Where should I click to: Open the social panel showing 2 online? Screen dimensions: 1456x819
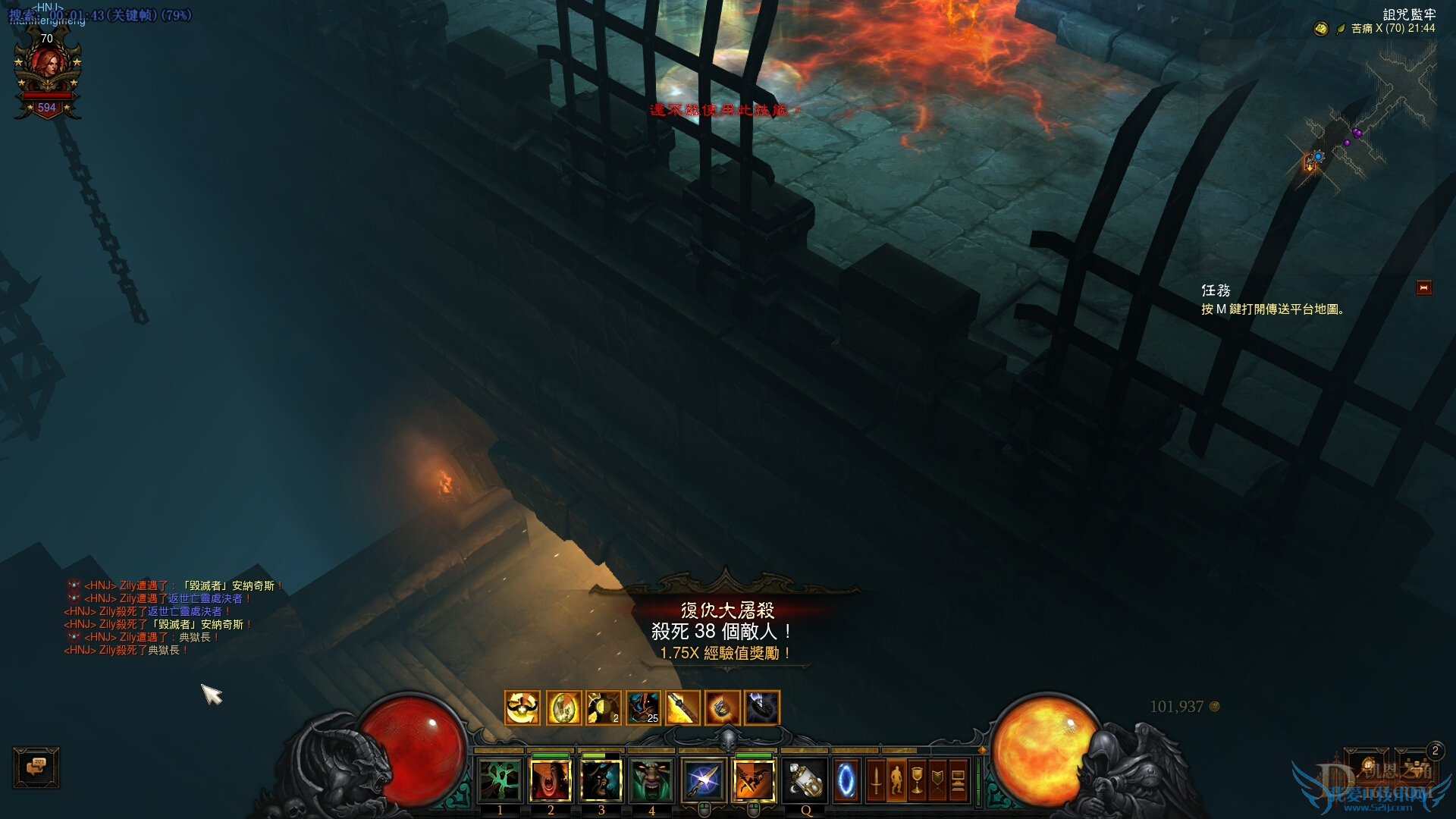coord(1415,764)
